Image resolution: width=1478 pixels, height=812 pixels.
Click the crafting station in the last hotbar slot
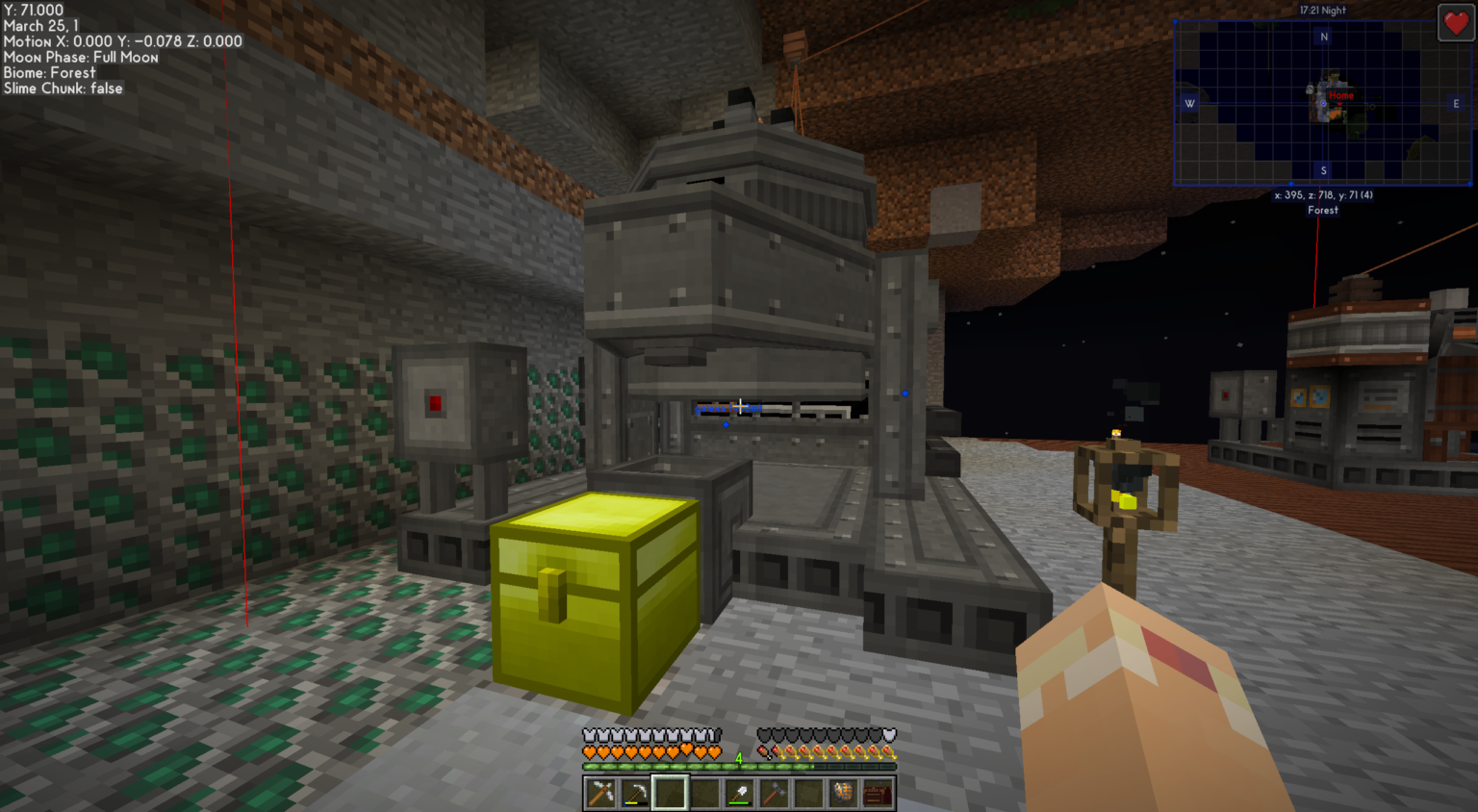[x=878, y=793]
